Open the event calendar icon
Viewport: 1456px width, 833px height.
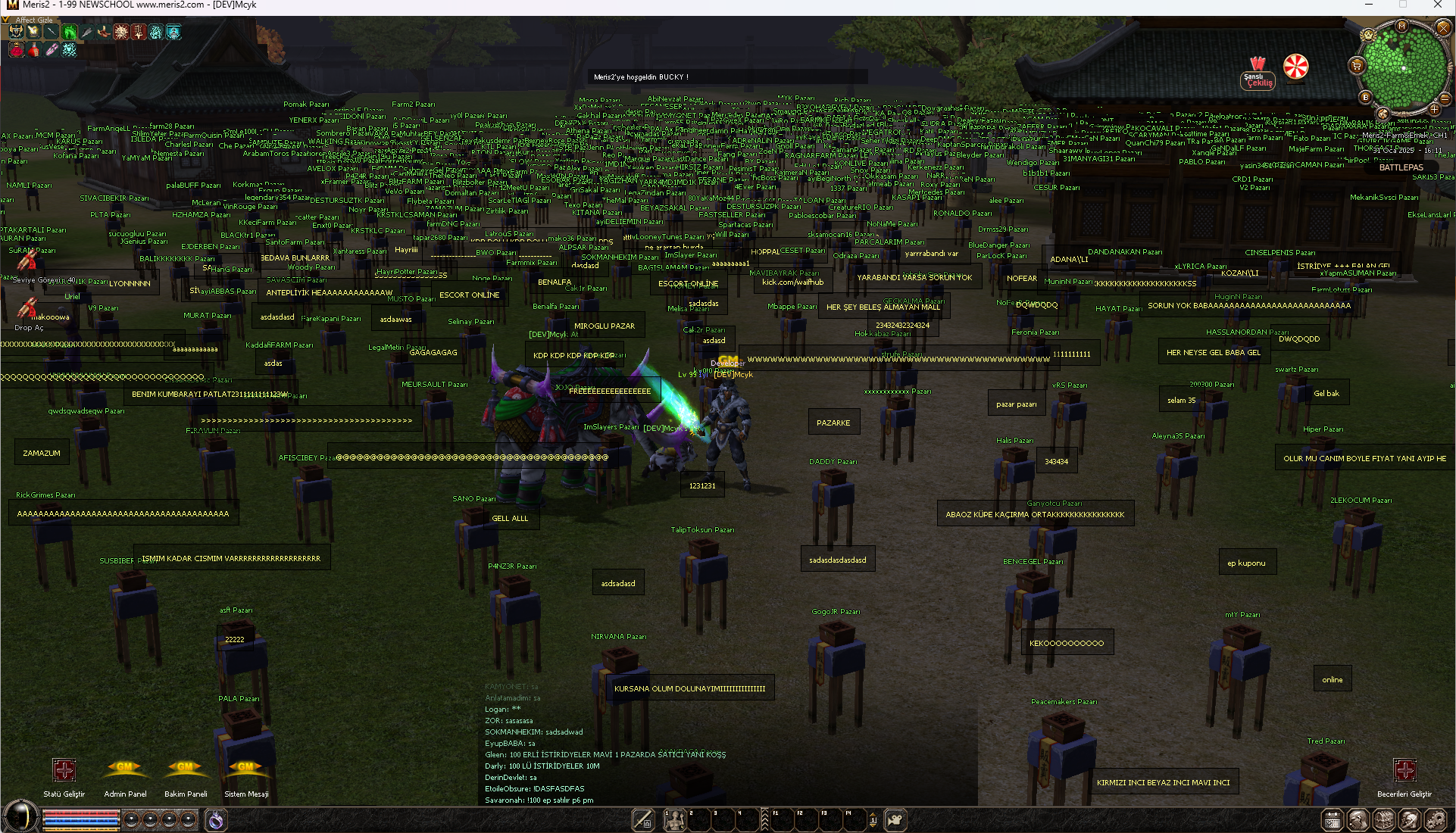[x=1332, y=821]
